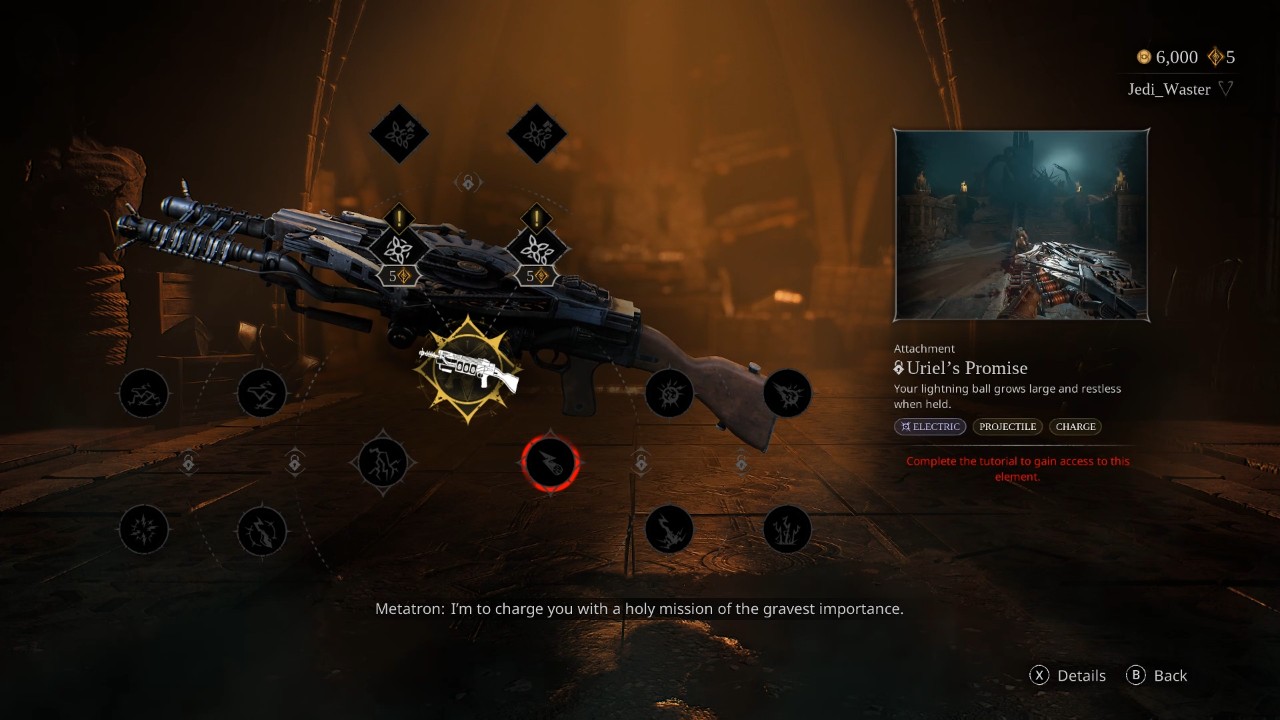Pick the coral-shaped branching upgrade node
Screen dimensions: 1280x720
pyautogui.click(x=787, y=530)
